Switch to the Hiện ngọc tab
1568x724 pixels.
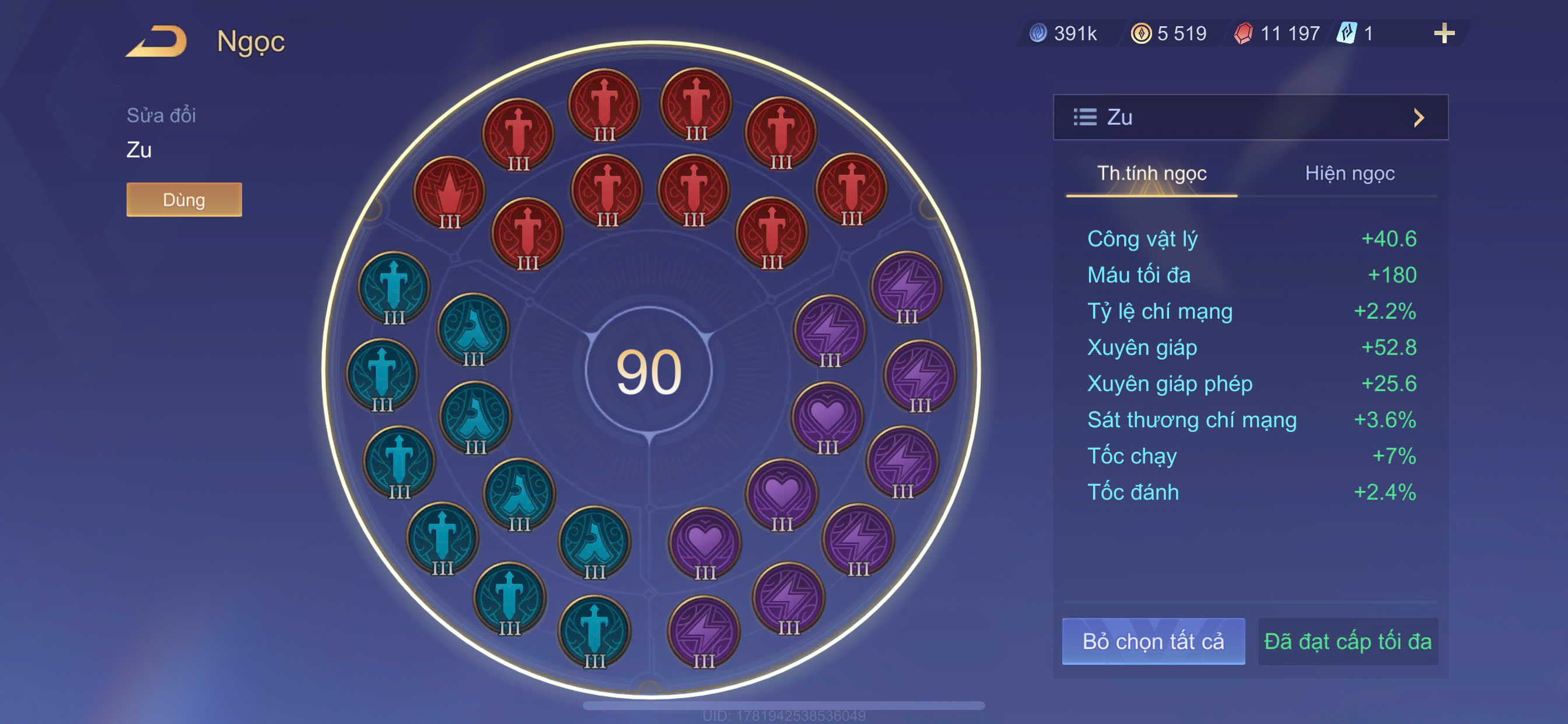tap(1349, 173)
